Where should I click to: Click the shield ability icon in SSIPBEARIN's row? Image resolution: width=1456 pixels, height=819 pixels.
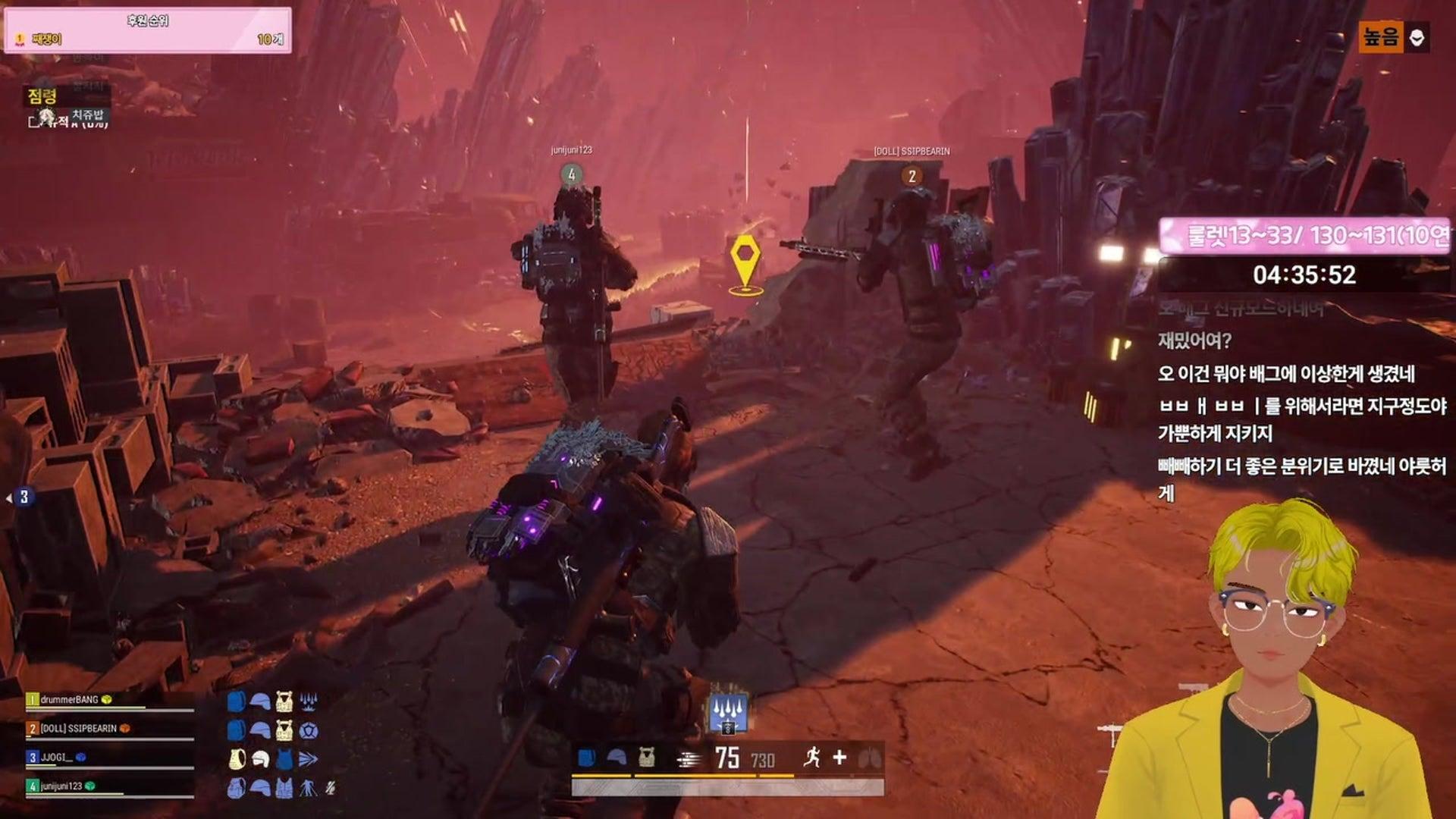point(308,730)
